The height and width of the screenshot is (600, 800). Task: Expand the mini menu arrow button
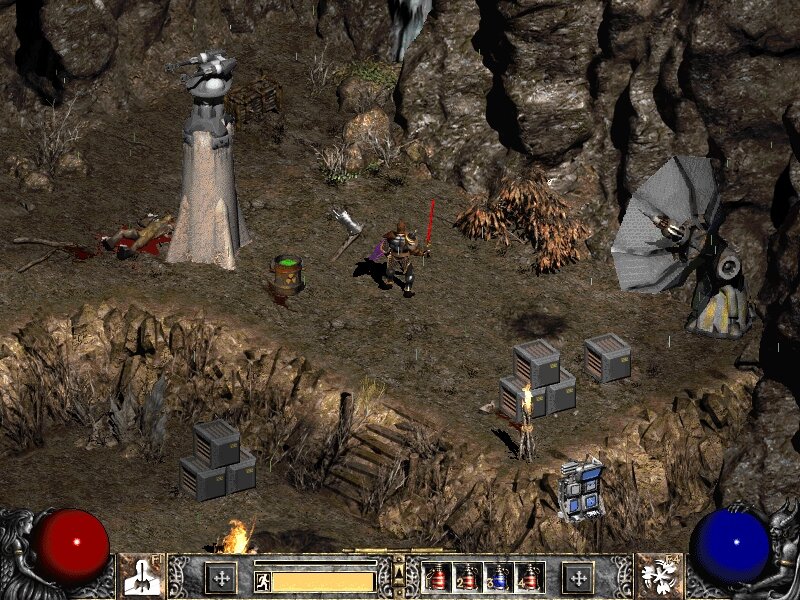(x=399, y=572)
